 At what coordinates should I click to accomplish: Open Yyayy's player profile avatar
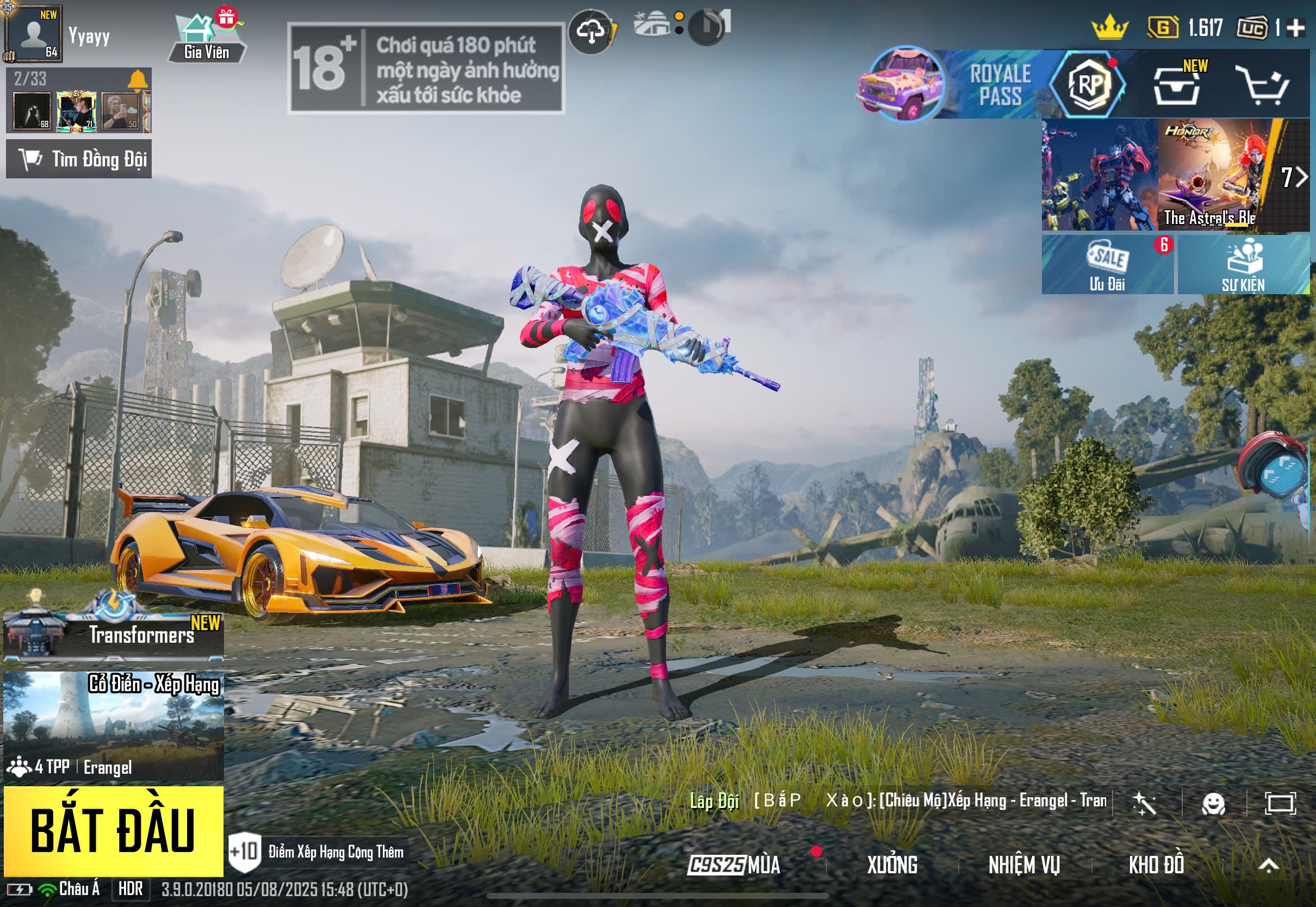tap(33, 34)
